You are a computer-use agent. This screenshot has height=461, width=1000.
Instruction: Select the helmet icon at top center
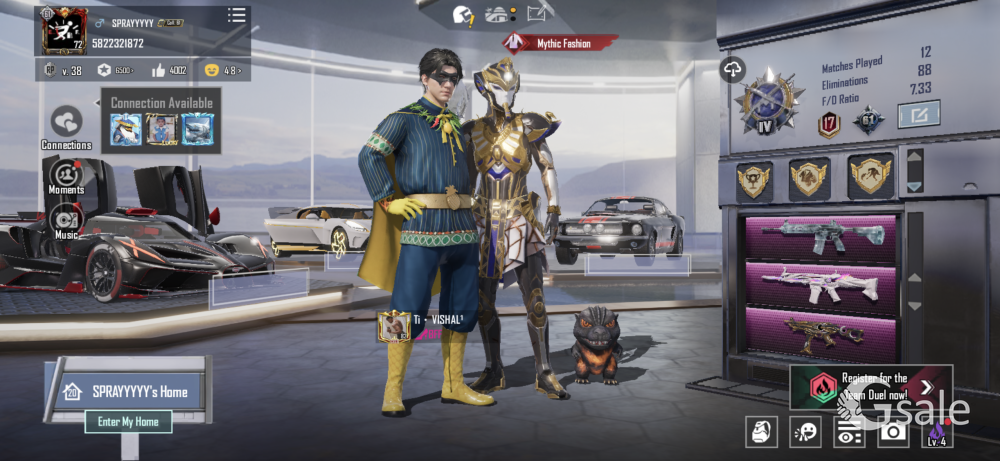click(463, 14)
